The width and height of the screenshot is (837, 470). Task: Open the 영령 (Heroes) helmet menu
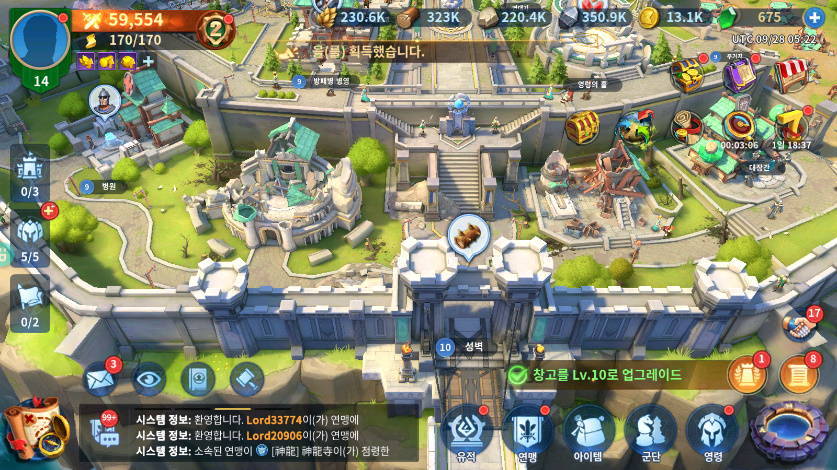(x=712, y=432)
